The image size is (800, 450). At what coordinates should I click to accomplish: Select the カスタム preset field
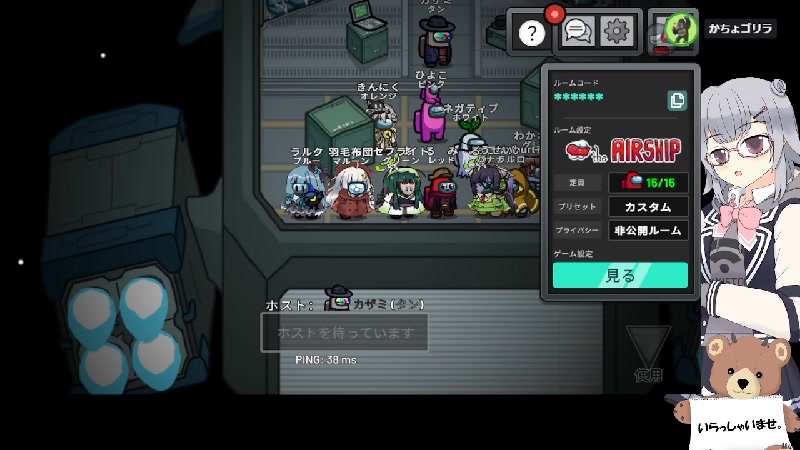pos(648,207)
